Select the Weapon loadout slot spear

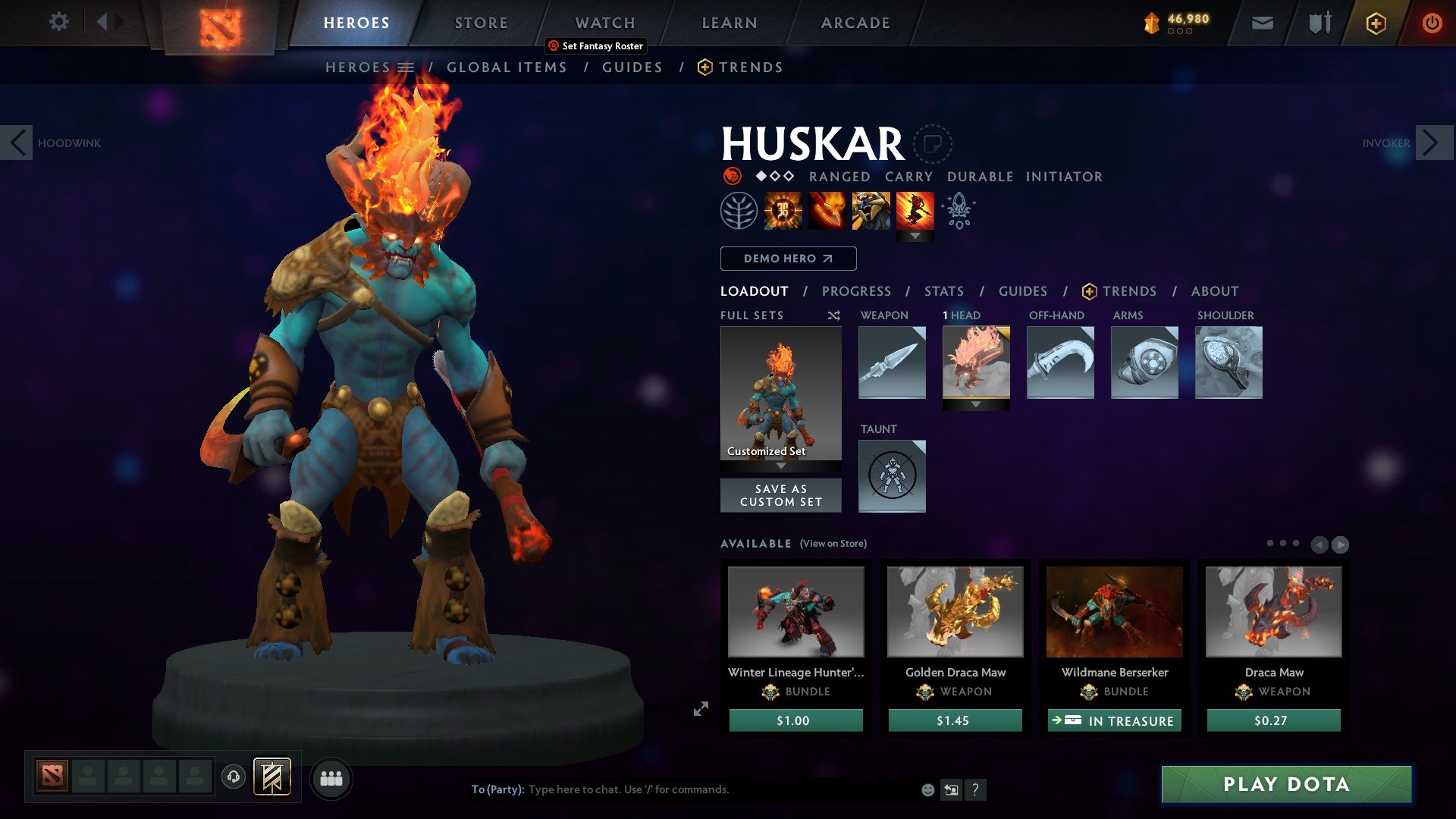click(891, 362)
